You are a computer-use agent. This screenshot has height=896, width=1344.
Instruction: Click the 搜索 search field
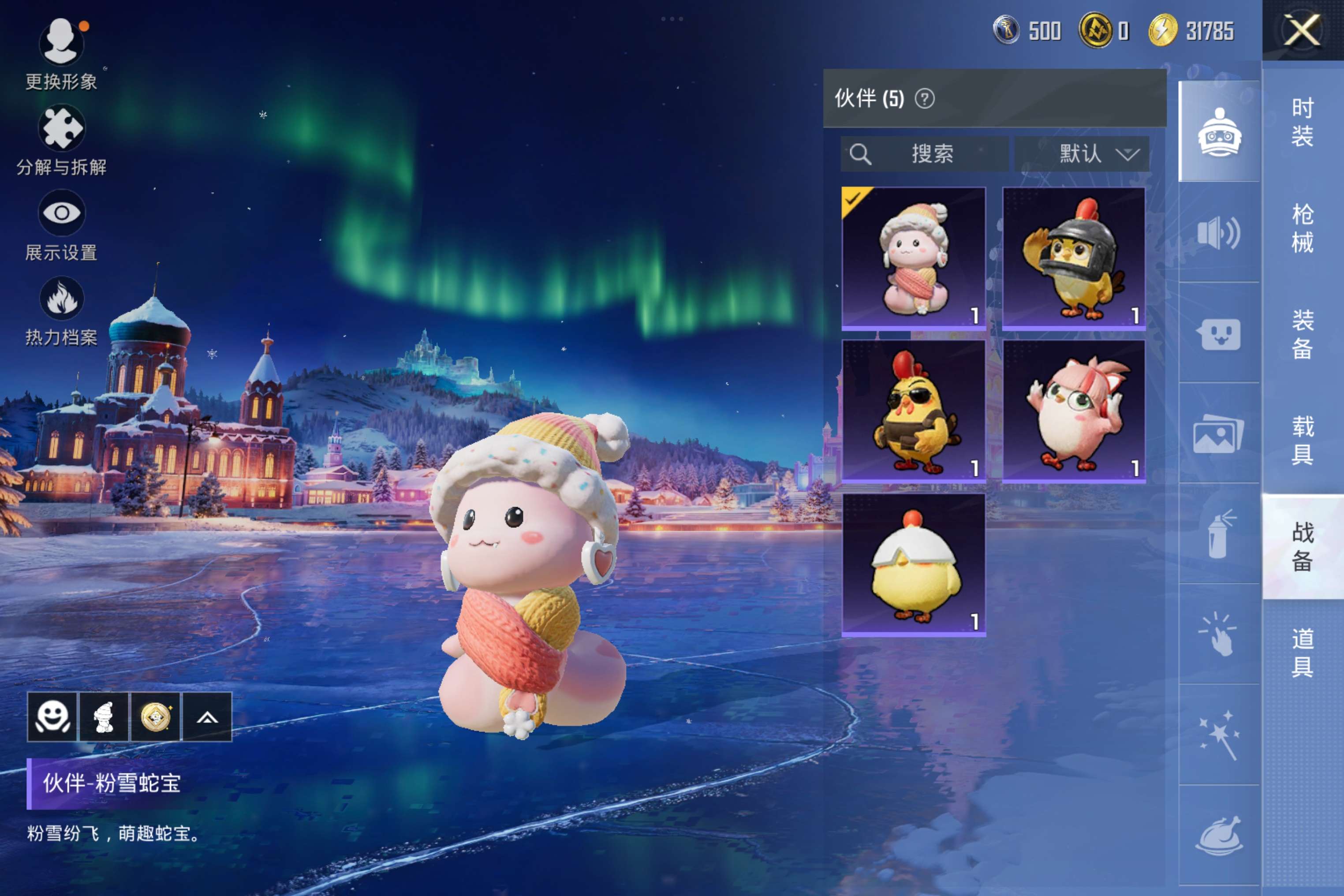pyautogui.click(x=924, y=154)
